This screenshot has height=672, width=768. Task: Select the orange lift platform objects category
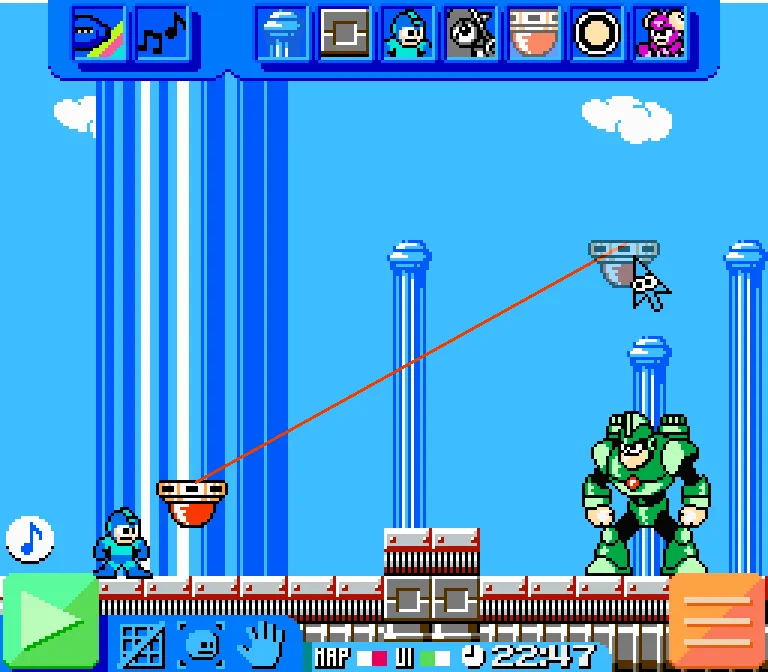pyautogui.click(x=533, y=34)
